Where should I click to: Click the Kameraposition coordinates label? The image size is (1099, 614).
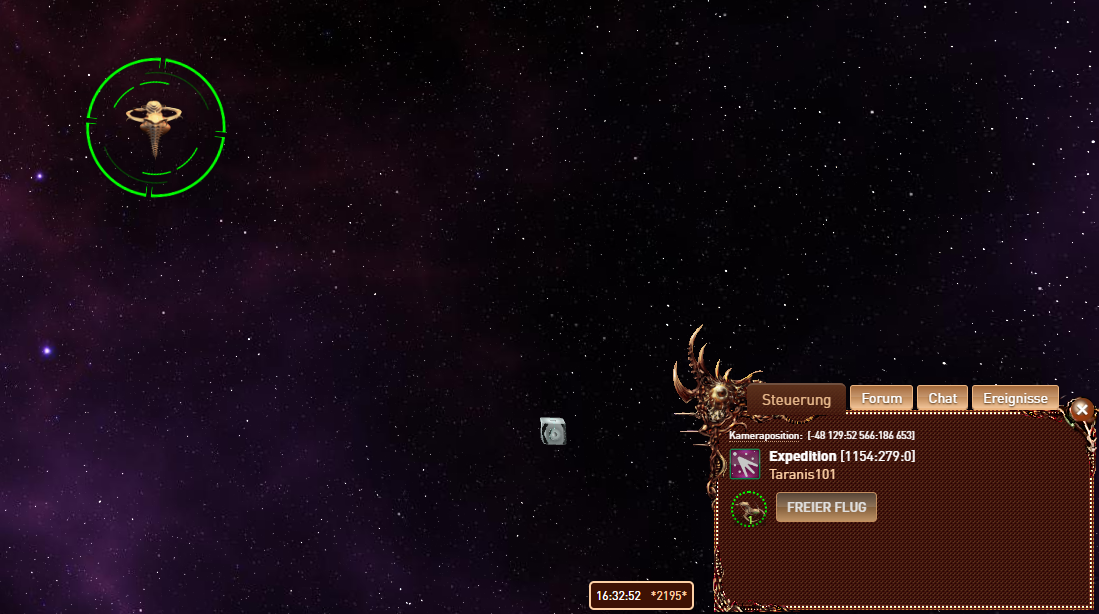(x=821, y=435)
